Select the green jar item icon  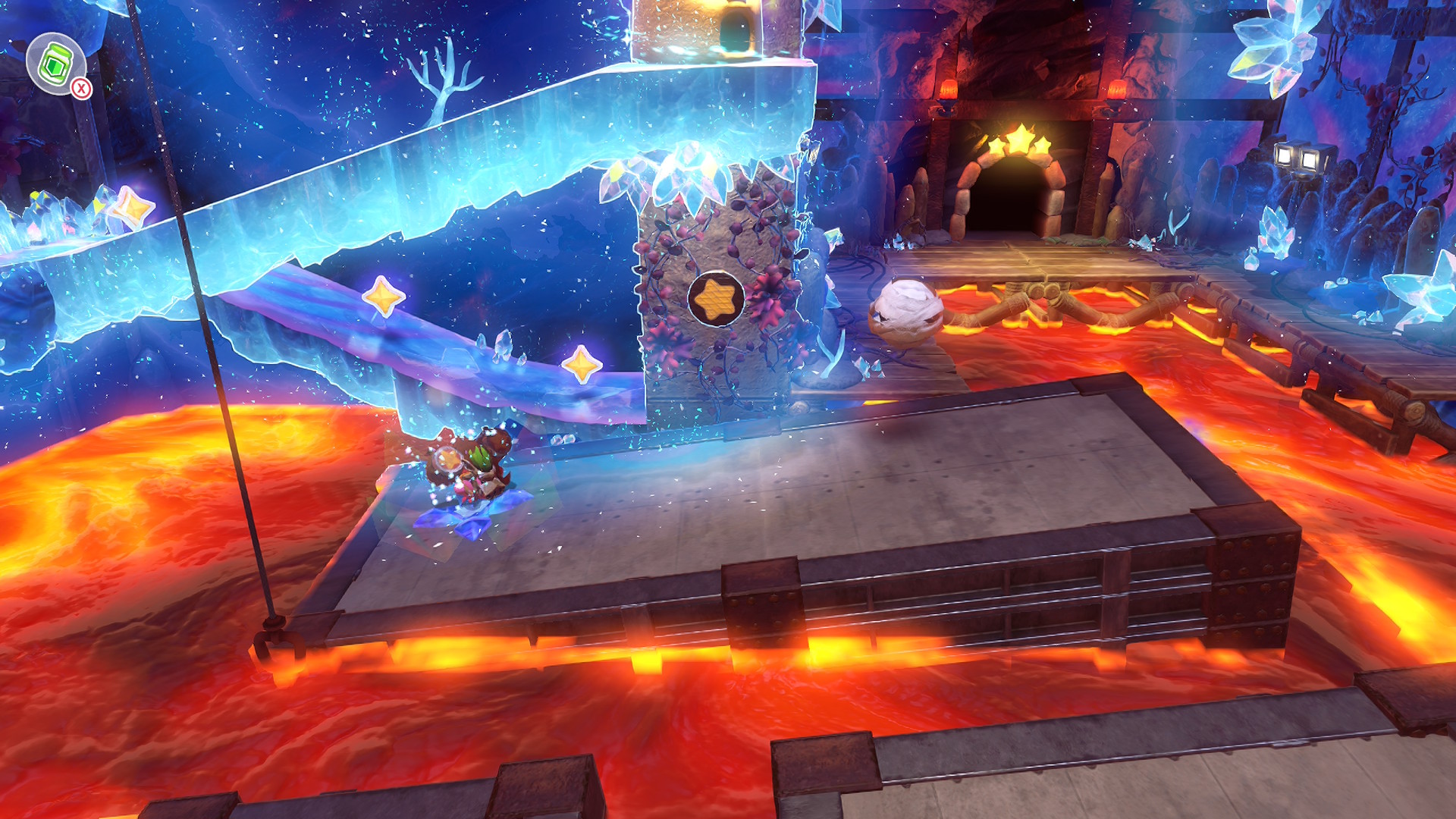pyautogui.click(x=55, y=64)
